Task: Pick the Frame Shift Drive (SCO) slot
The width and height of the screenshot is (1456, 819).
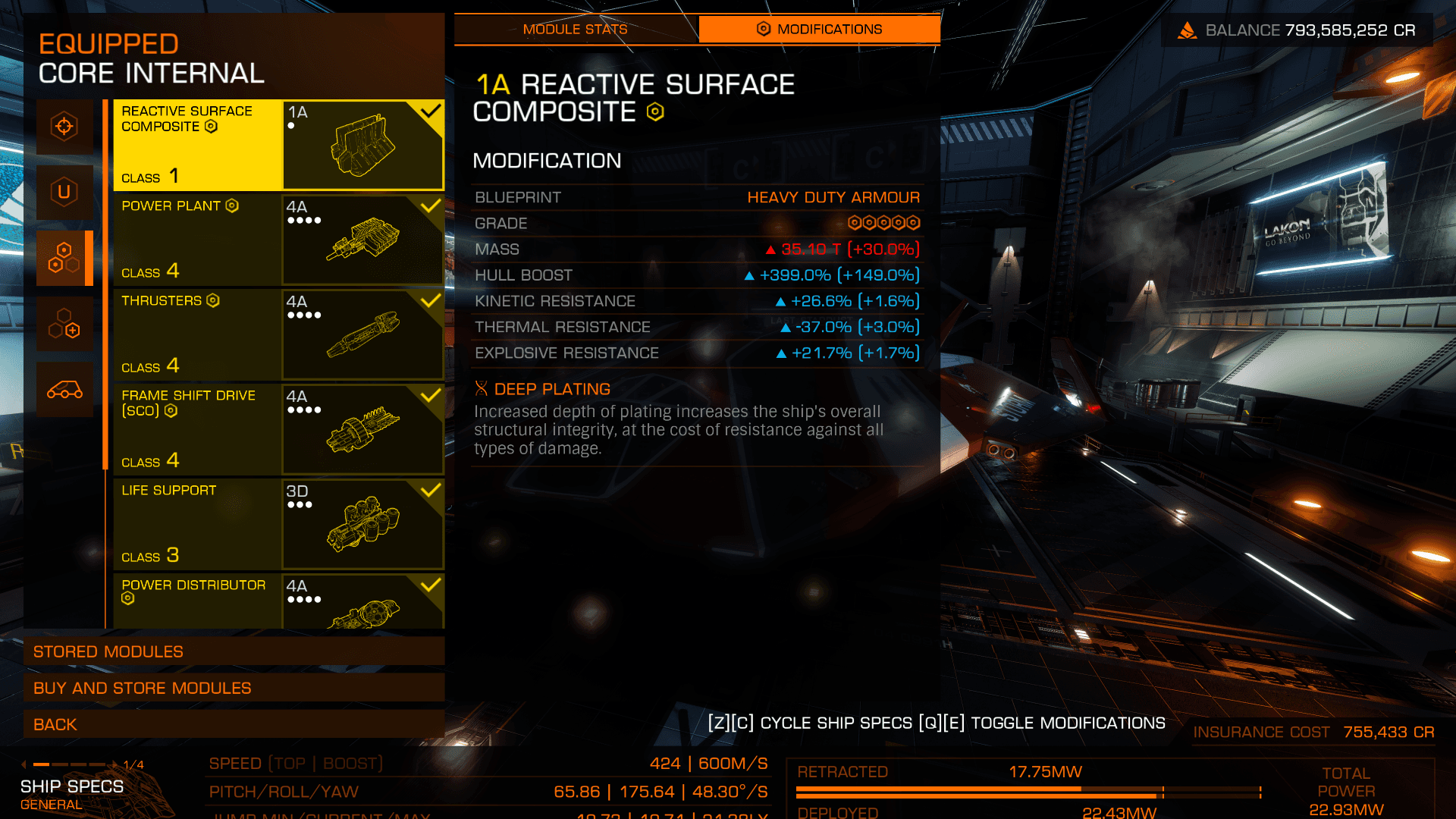Action: pos(278,429)
